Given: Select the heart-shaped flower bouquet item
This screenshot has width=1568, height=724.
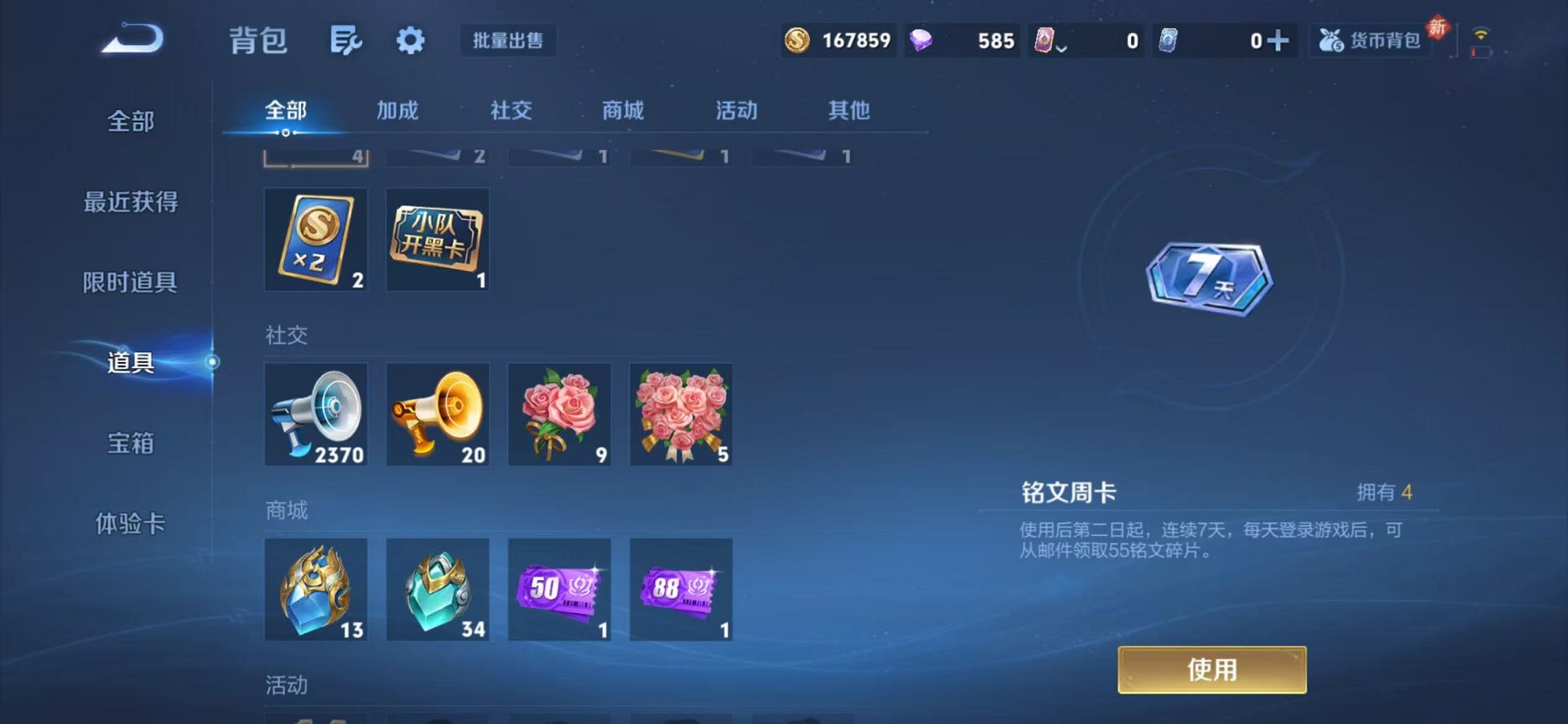Looking at the screenshot, I should pos(681,414).
